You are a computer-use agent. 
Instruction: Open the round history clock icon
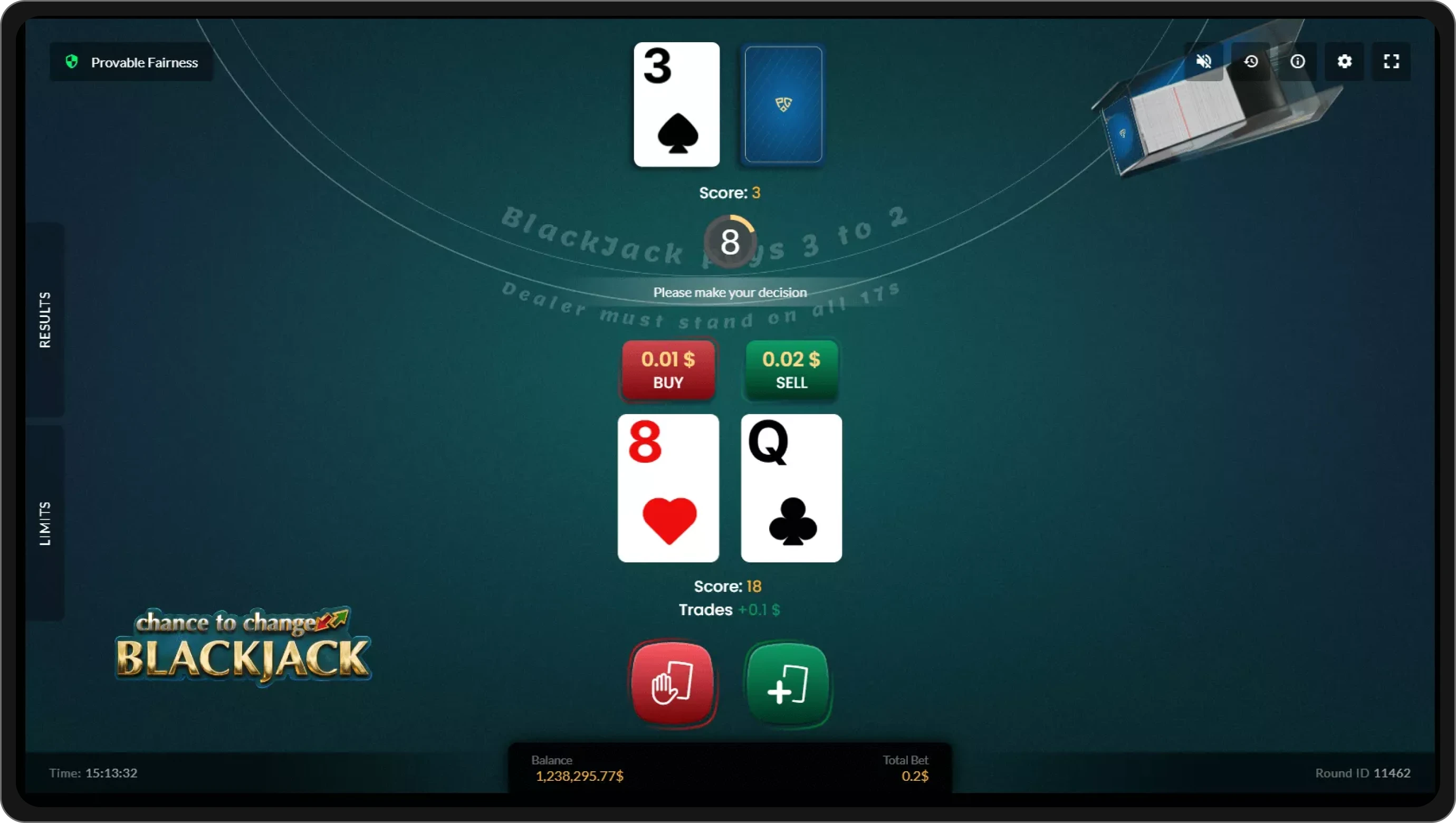1251,61
